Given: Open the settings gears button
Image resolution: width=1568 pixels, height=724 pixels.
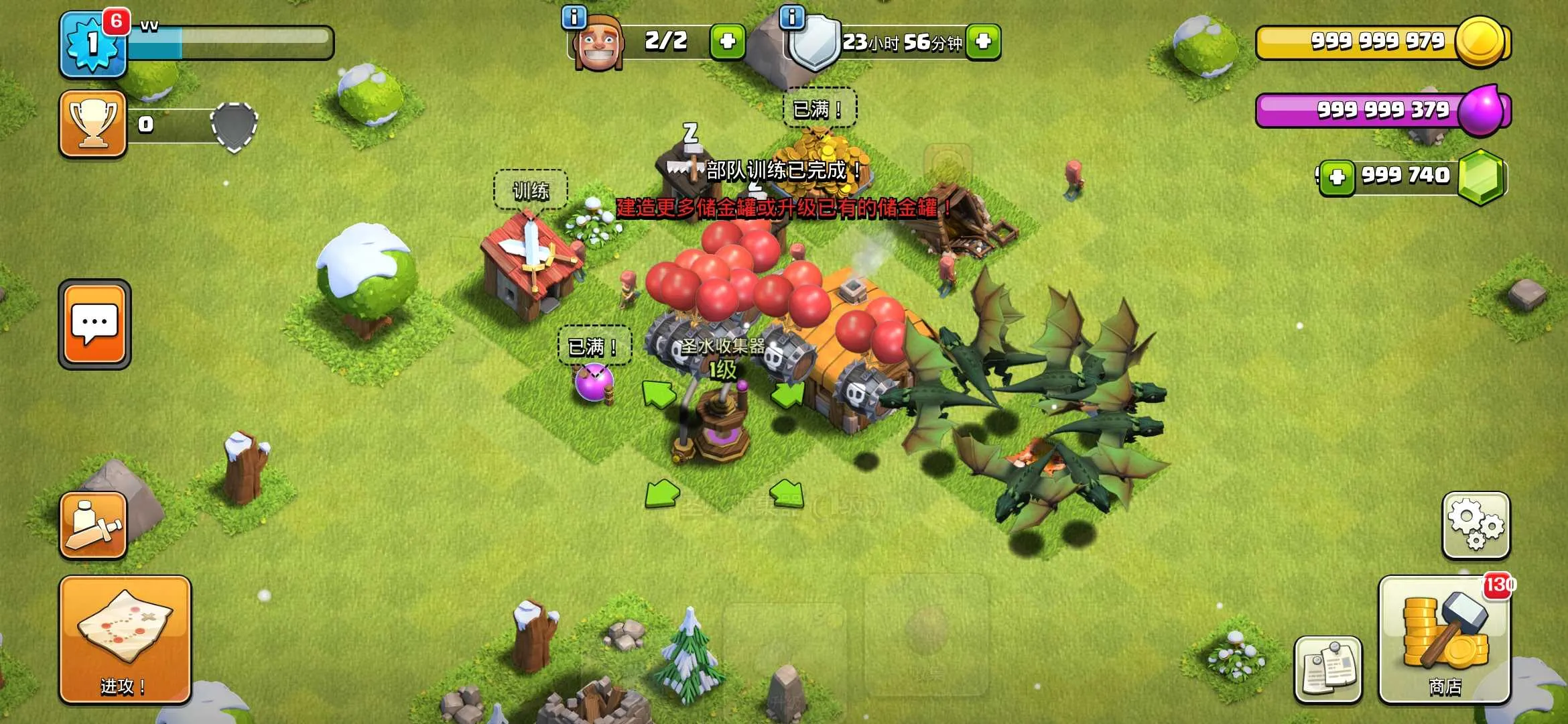Looking at the screenshot, I should (x=1476, y=526).
